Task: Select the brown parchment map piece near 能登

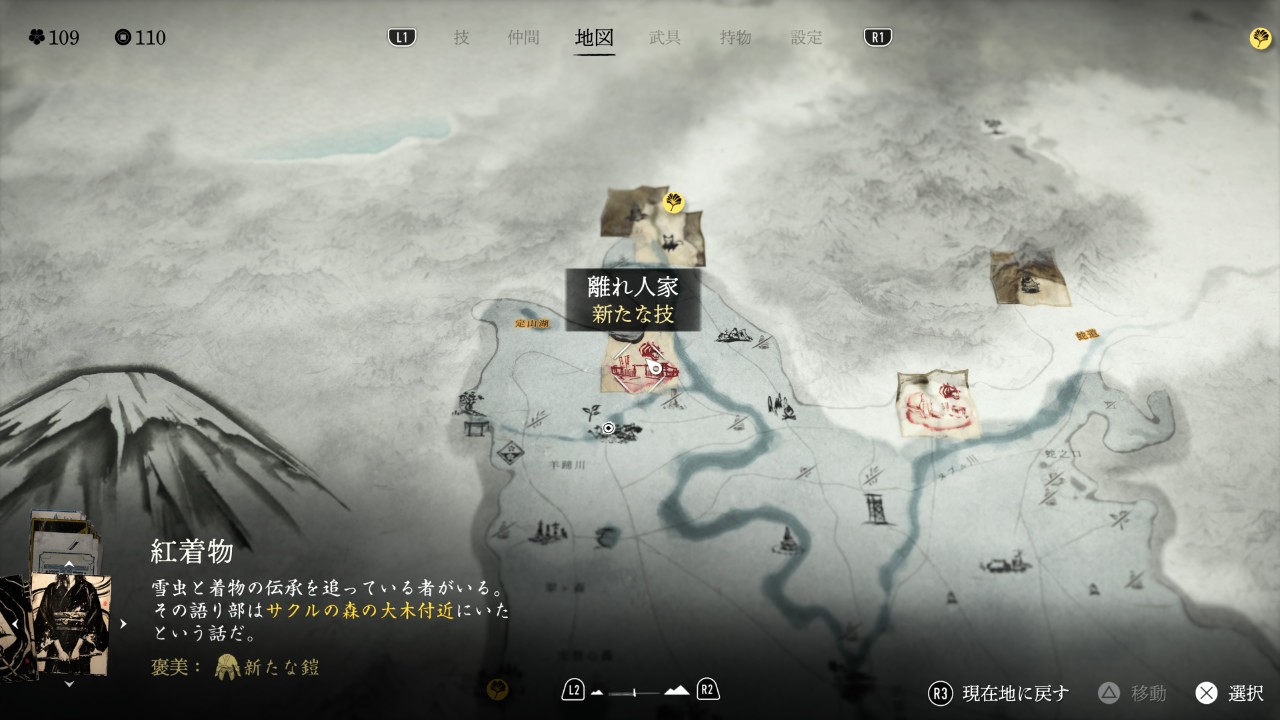Action: click(1028, 278)
